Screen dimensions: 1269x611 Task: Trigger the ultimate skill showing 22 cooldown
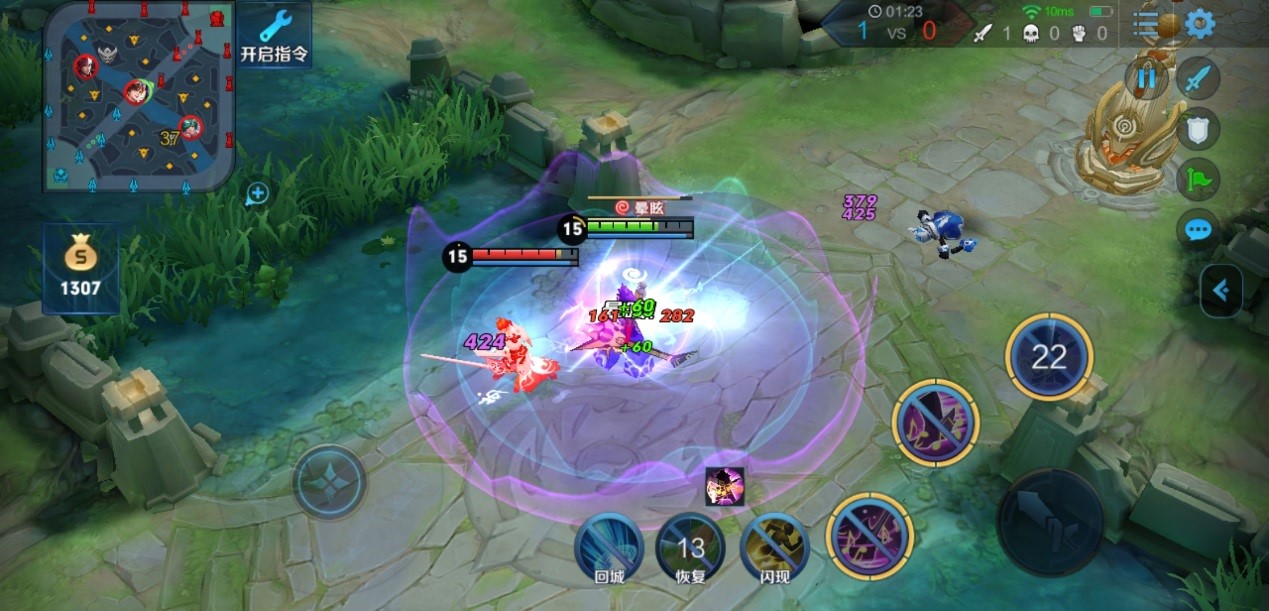click(1048, 358)
